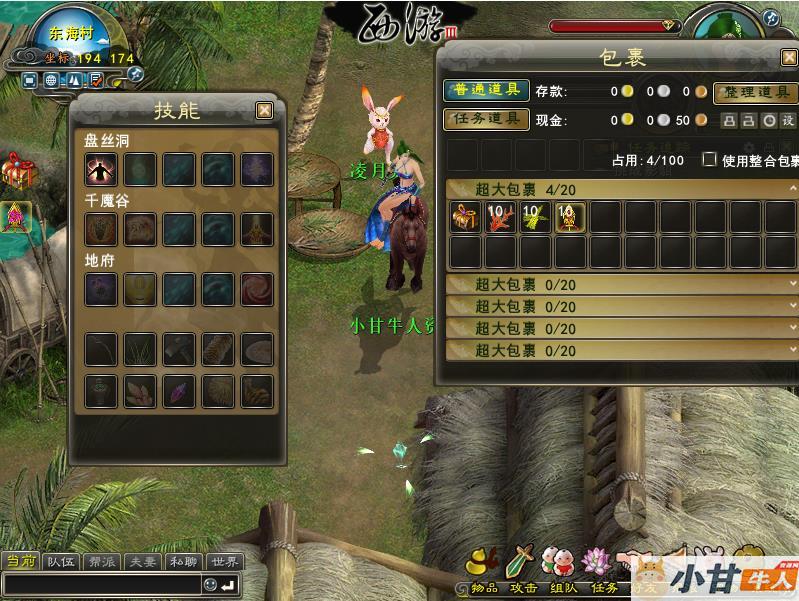Screen dimensions: 799x601
Task: Open the 任务道具 tab
Action: pos(486,120)
